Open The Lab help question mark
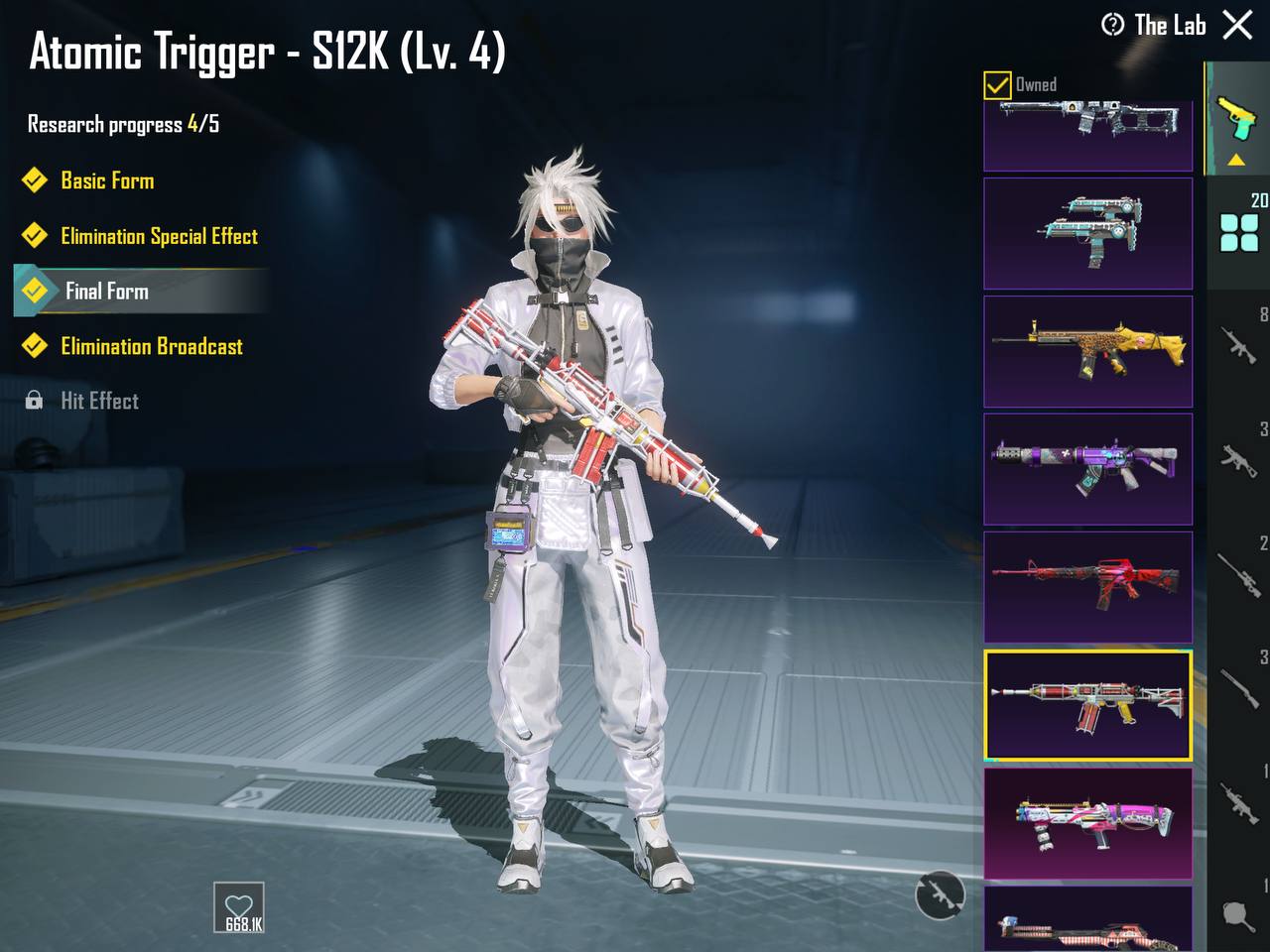 [x=1113, y=25]
